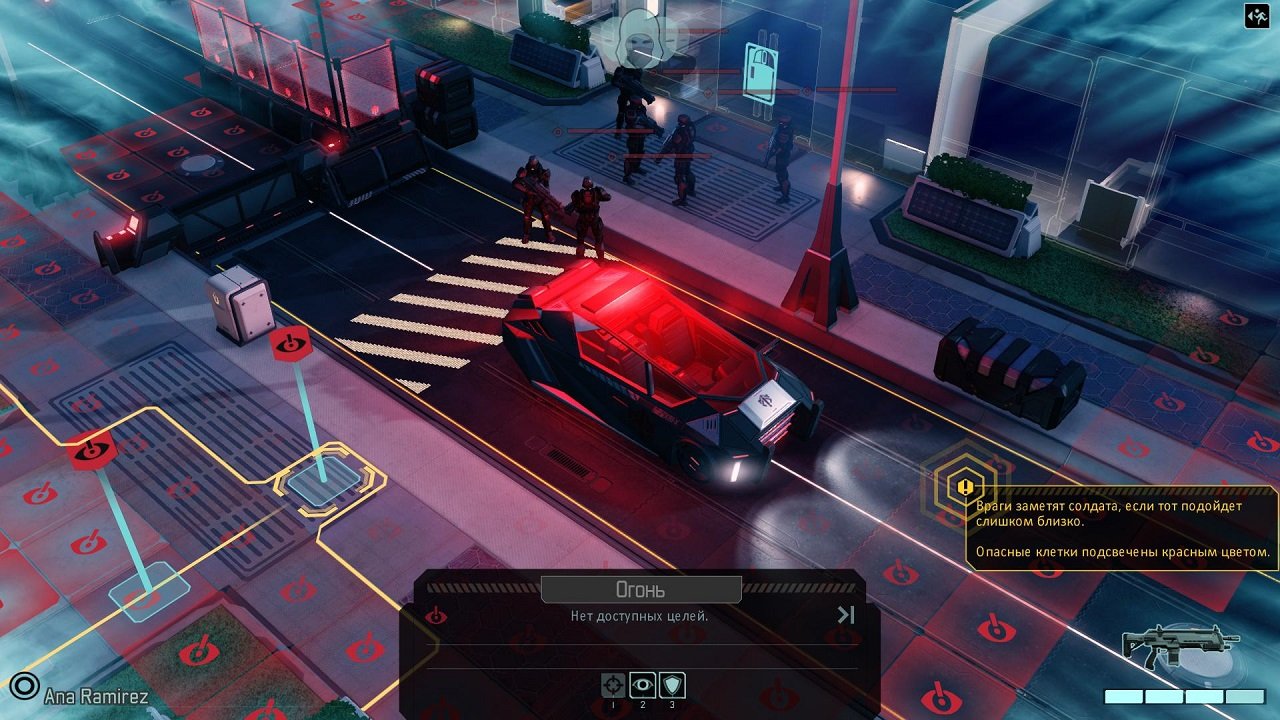The width and height of the screenshot is (1280, 720).
Task: Click the red eye icon left of the ability panel
Action: pos(438,615)
